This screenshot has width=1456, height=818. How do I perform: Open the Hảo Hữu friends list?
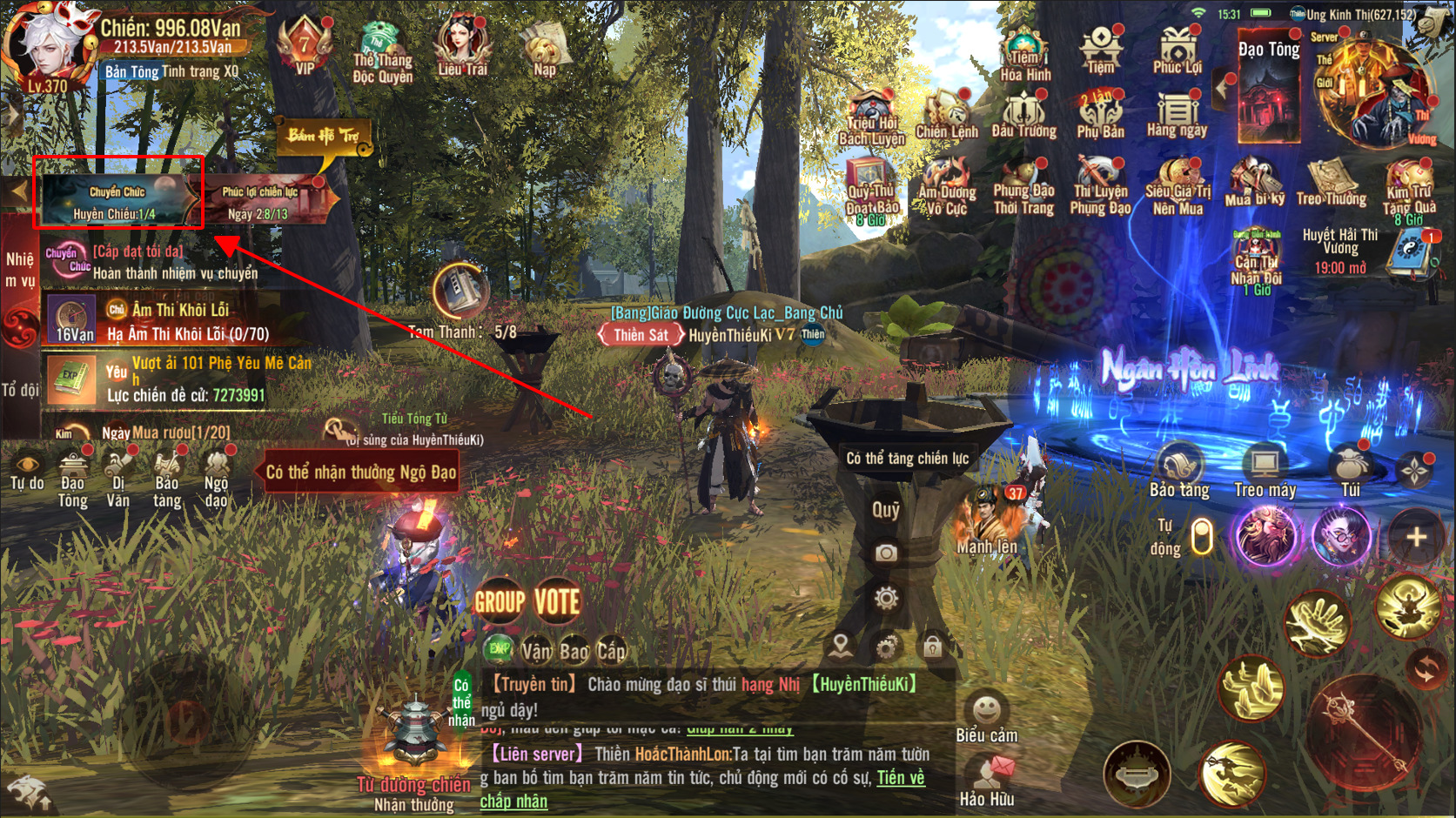tap(987, 780)
